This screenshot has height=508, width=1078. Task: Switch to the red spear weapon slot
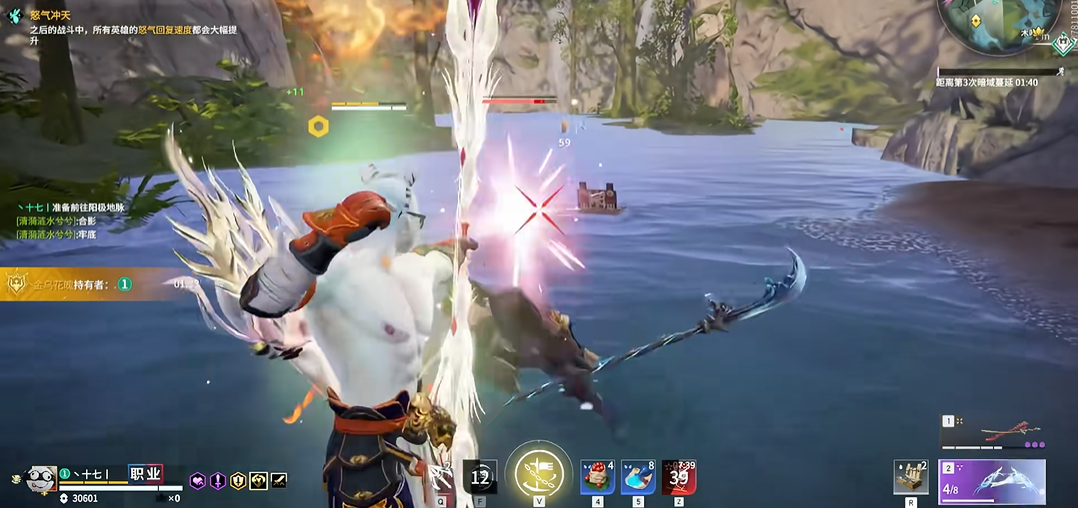(993, 432)
